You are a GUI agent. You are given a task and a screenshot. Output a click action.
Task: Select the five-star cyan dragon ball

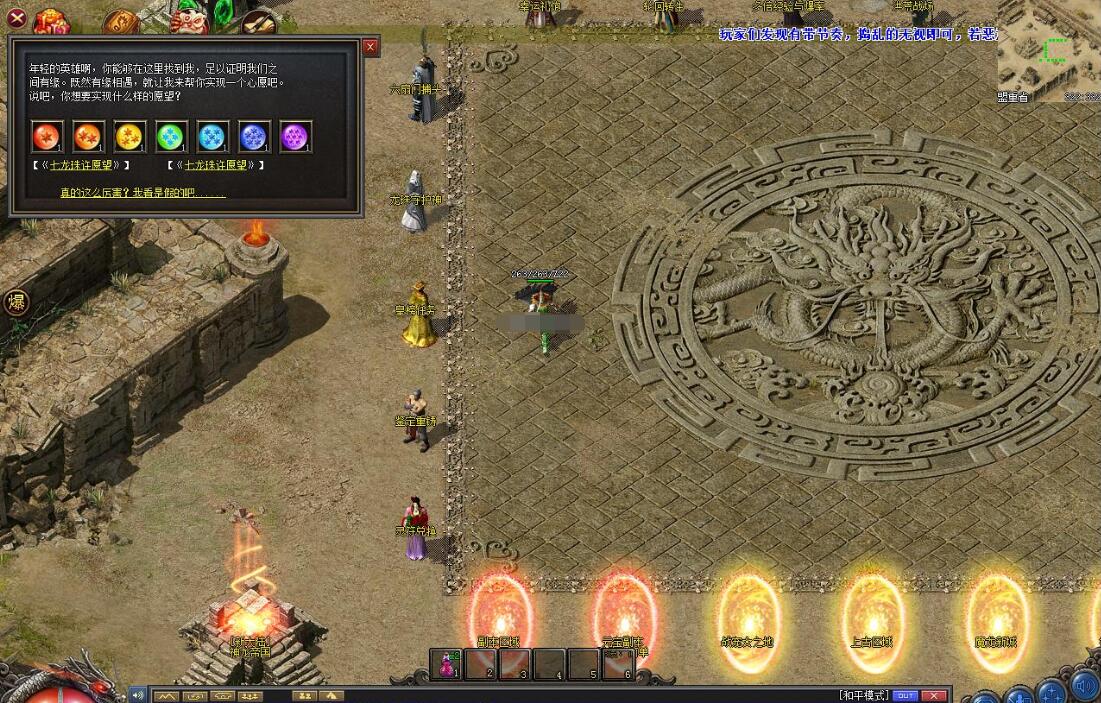point(213,136)
